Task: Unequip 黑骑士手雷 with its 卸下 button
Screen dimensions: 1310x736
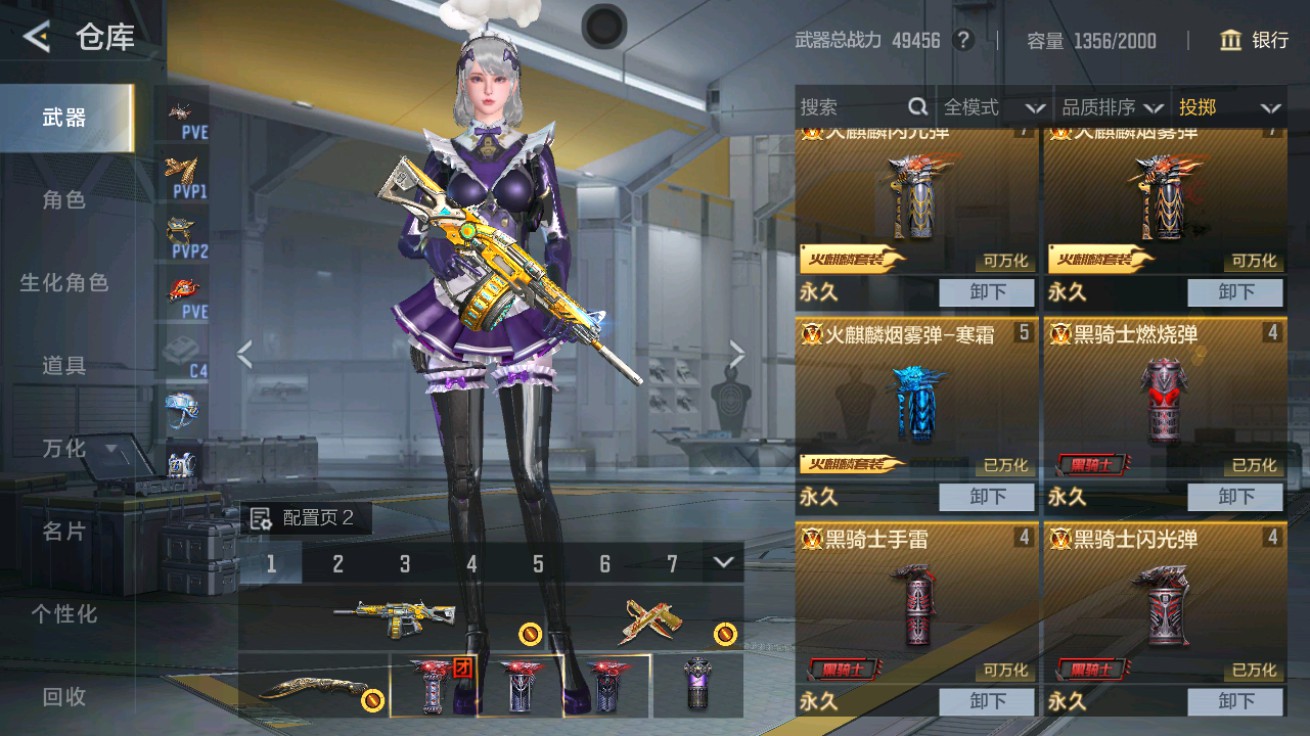Action: [987, 701]
